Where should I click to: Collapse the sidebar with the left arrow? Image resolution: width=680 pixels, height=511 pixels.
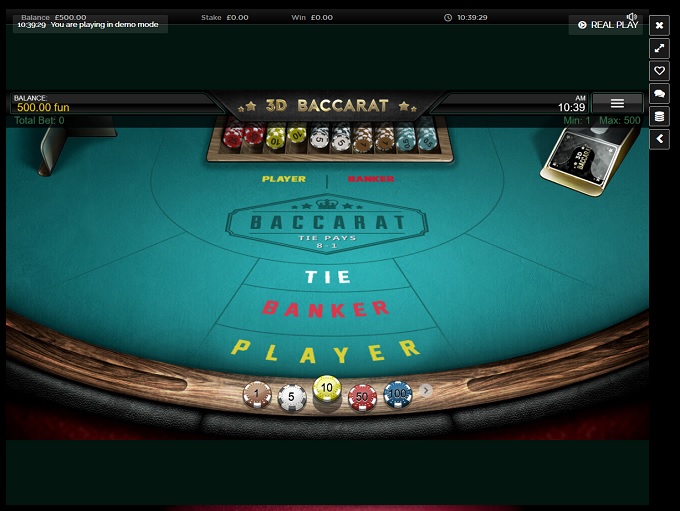[x=659, y=140]
